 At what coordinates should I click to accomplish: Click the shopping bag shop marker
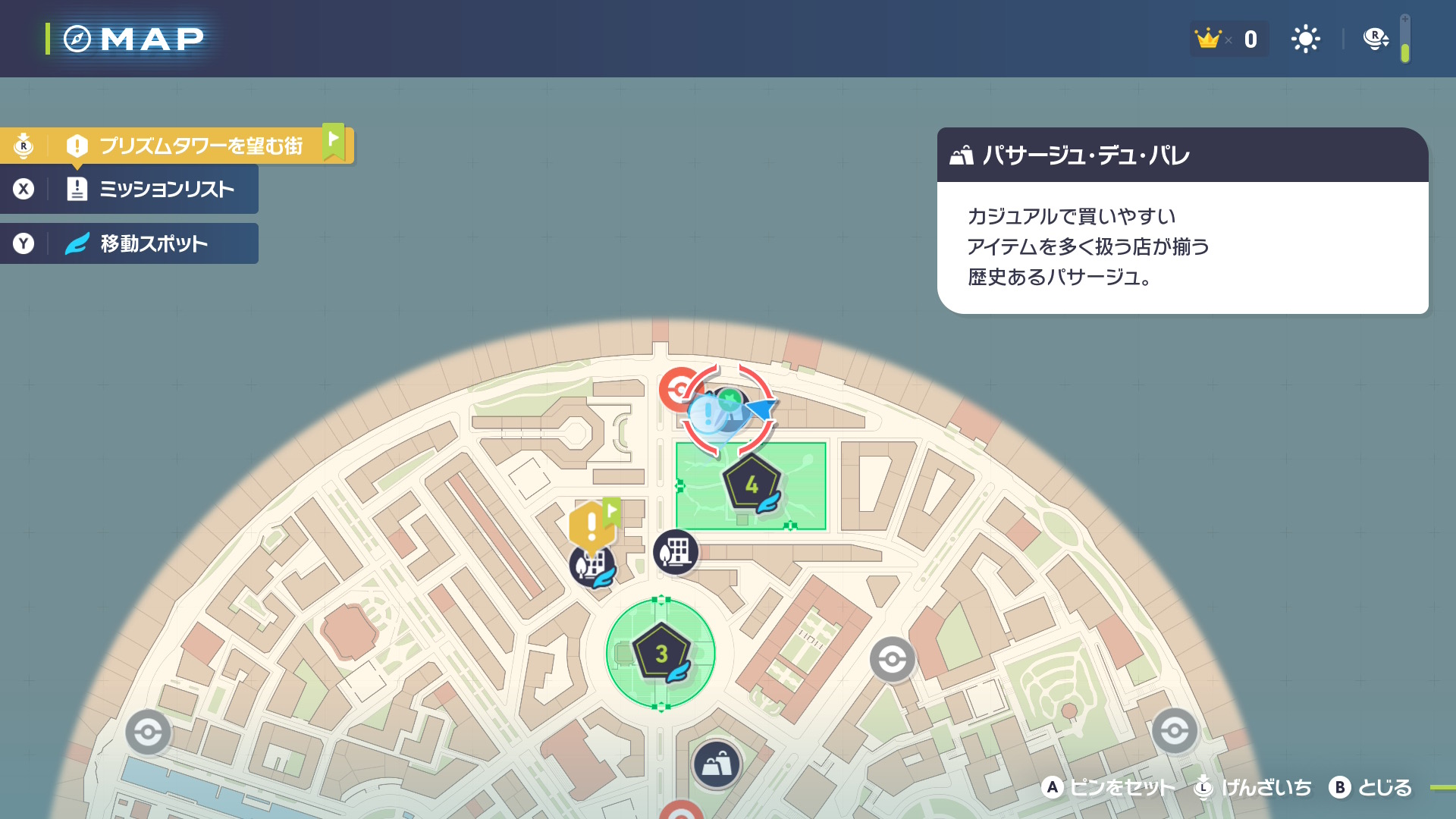click(717, 764)
